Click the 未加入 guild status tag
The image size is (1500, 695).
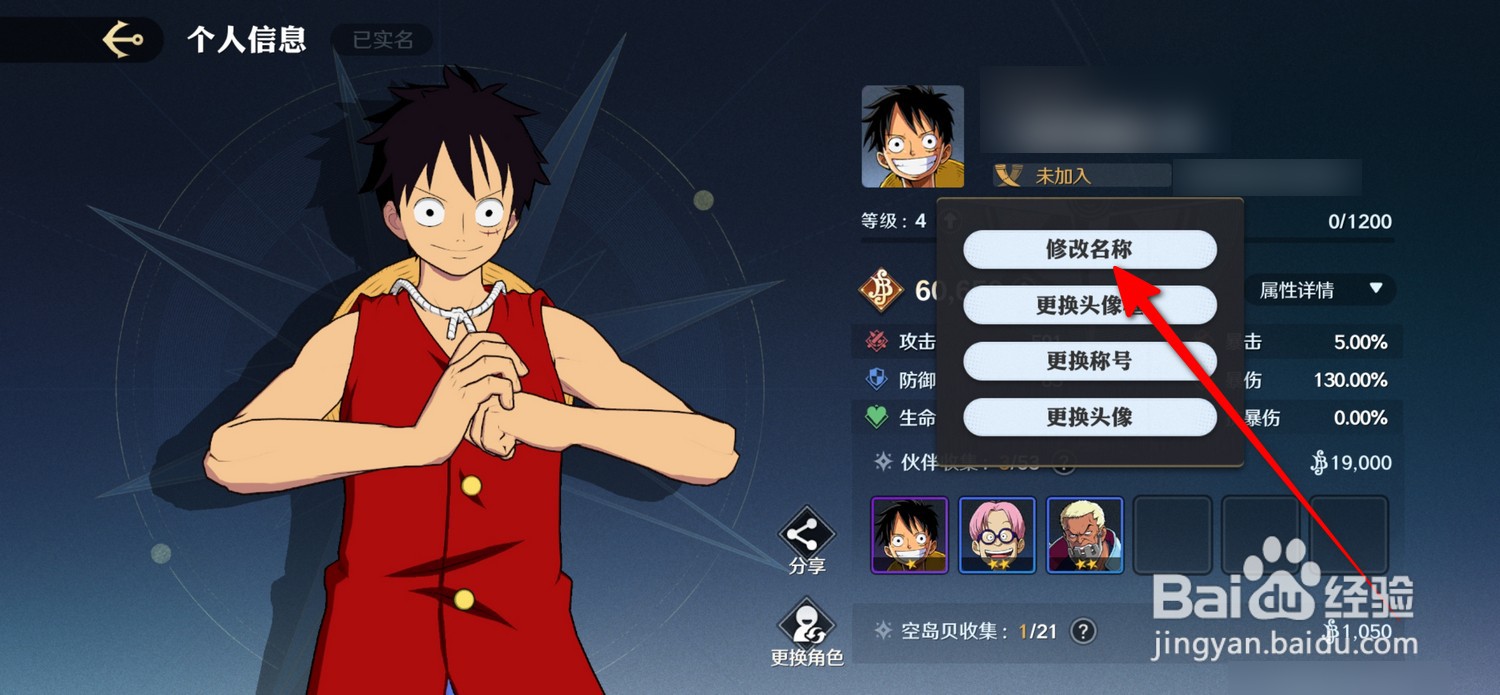tap(1081, 176)
